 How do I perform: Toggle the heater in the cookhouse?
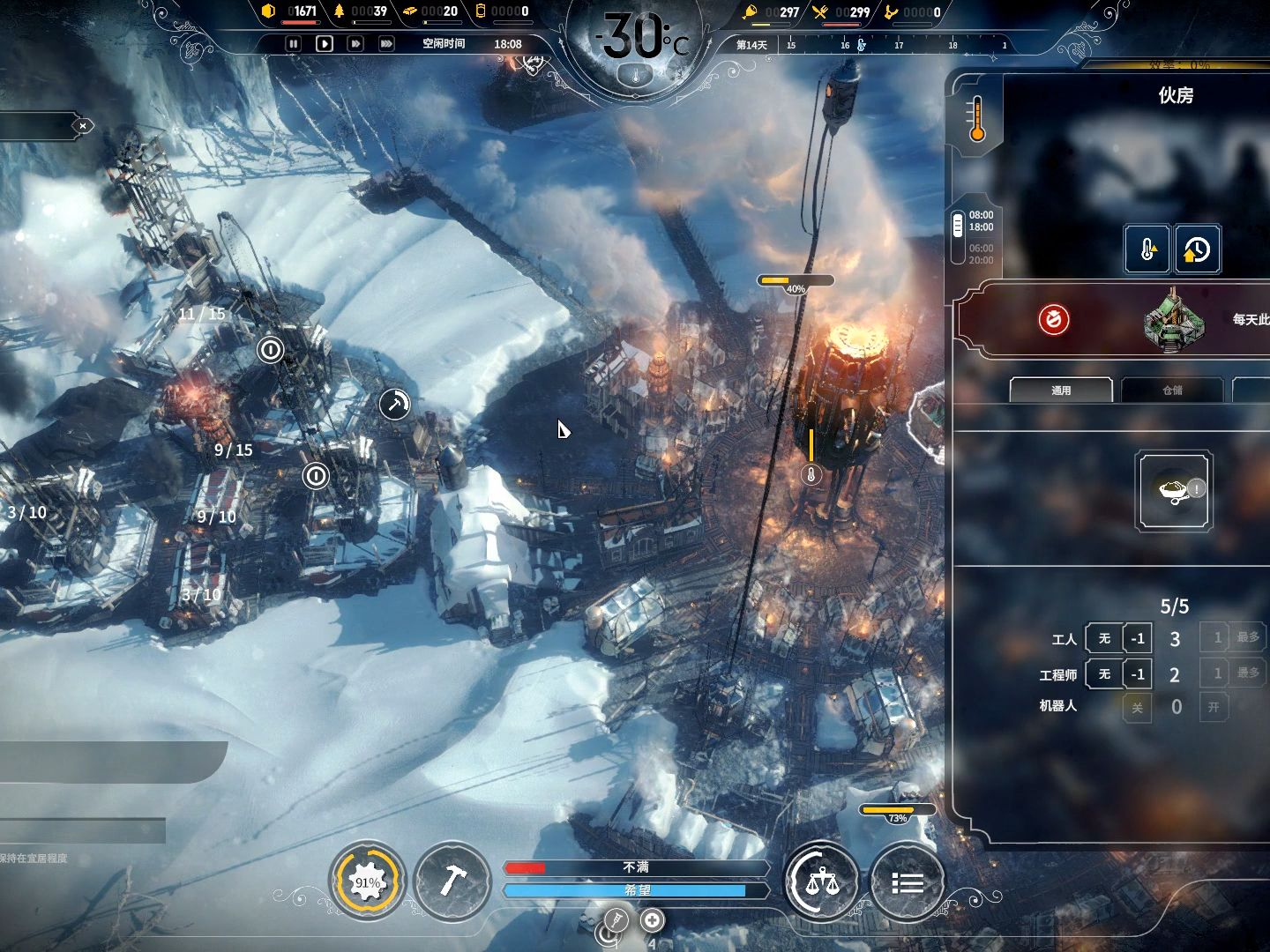[x=1147, y=249]
